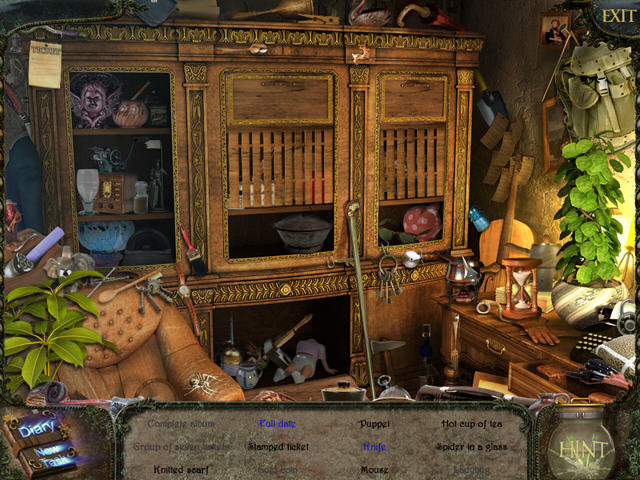Select the highlighted Full date entry
Image resolution: width=640 pixels, height=480 pixels.
tap(279, 424)
